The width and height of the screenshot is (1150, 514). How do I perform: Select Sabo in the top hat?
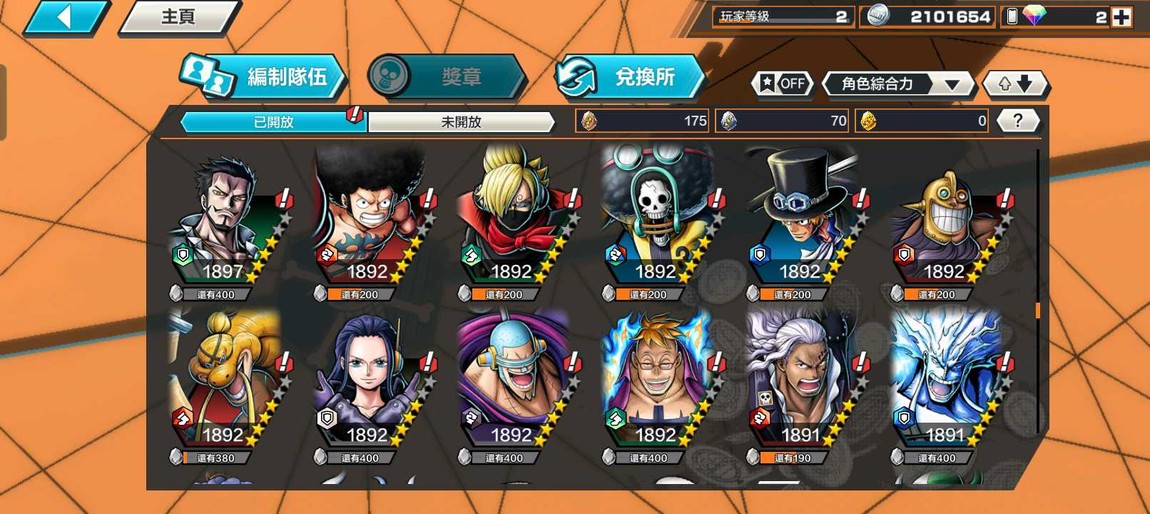pyautogui.click(x=798, y=225)
